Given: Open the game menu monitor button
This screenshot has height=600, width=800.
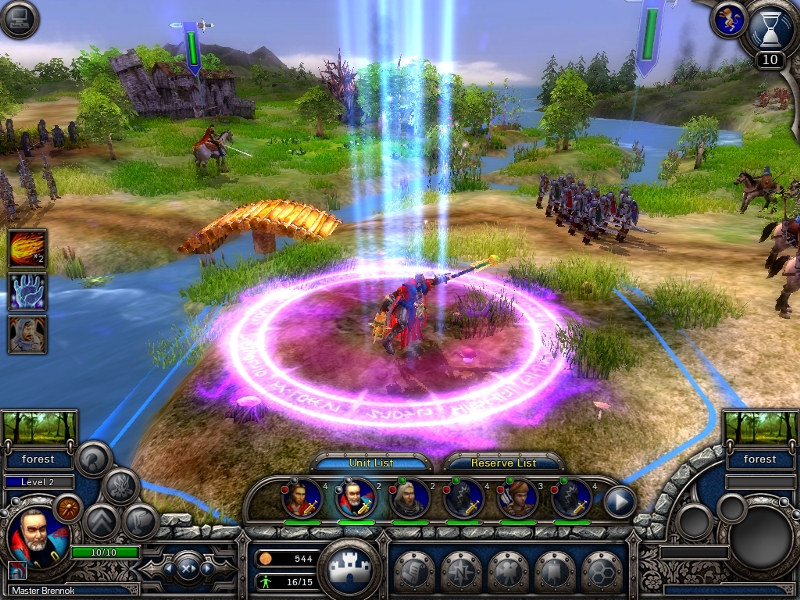Looking at the screenshot, I should tap(19, 19).
